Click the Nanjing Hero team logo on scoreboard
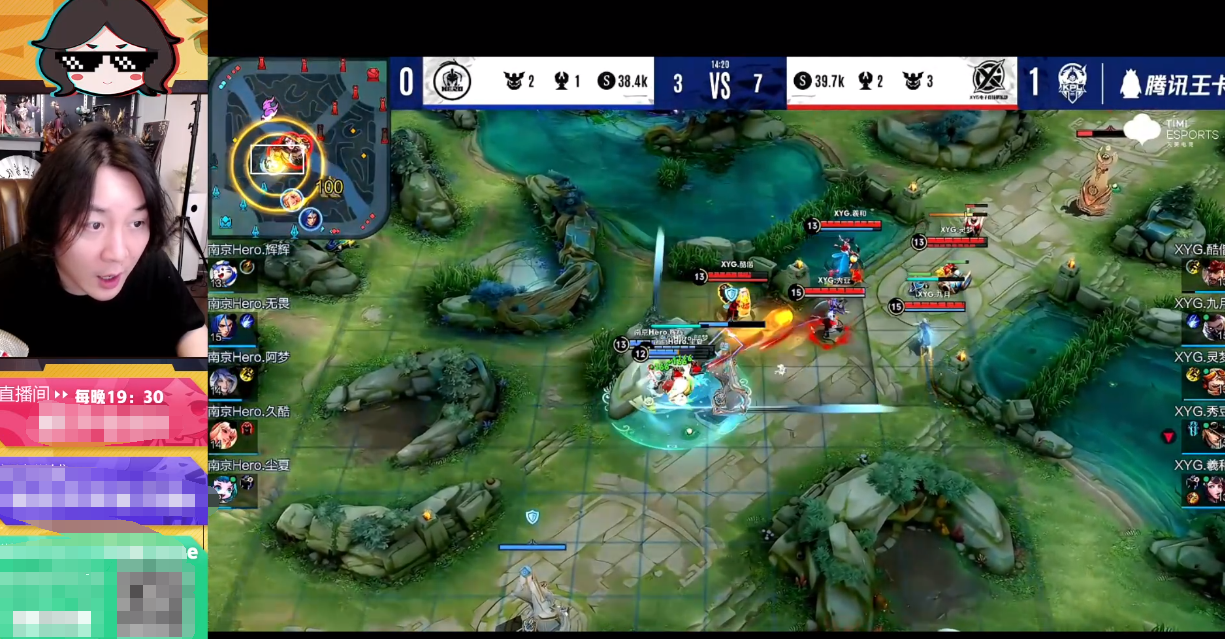This screenshot has height=639, width=1225. click(448, 81)
